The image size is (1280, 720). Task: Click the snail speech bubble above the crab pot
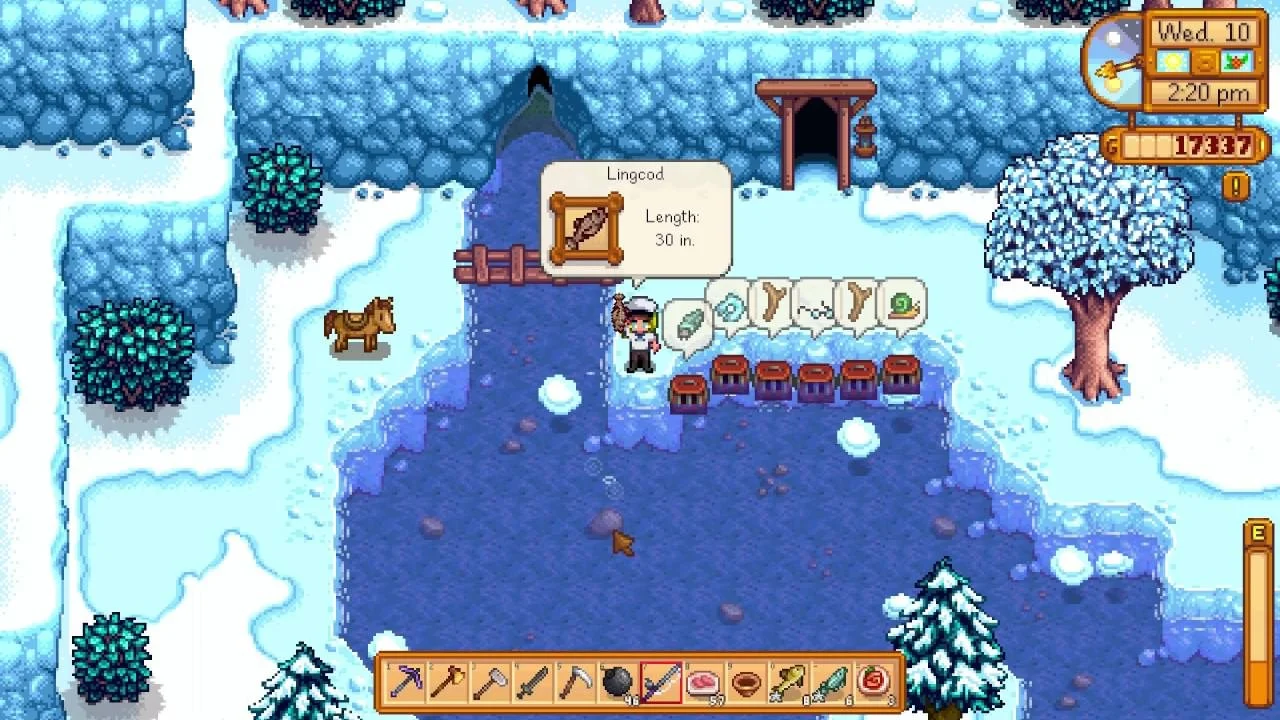[900, 307]
